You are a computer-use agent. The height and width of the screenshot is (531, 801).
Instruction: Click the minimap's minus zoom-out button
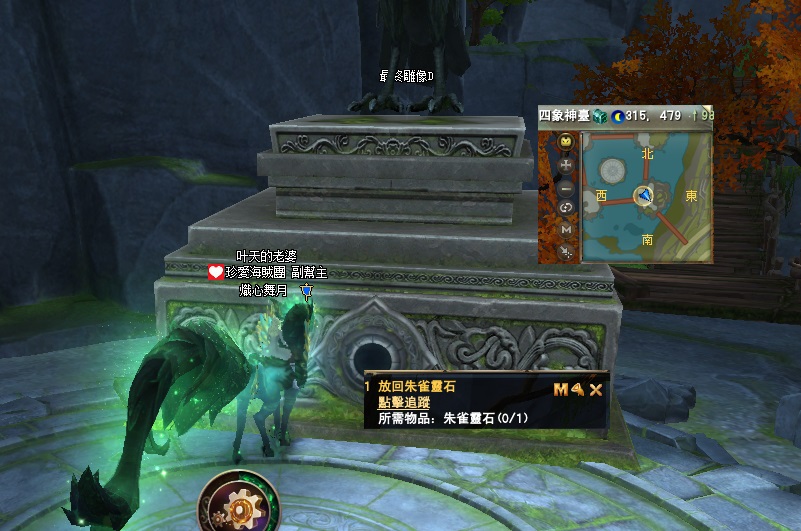click(x=566, y=187)
